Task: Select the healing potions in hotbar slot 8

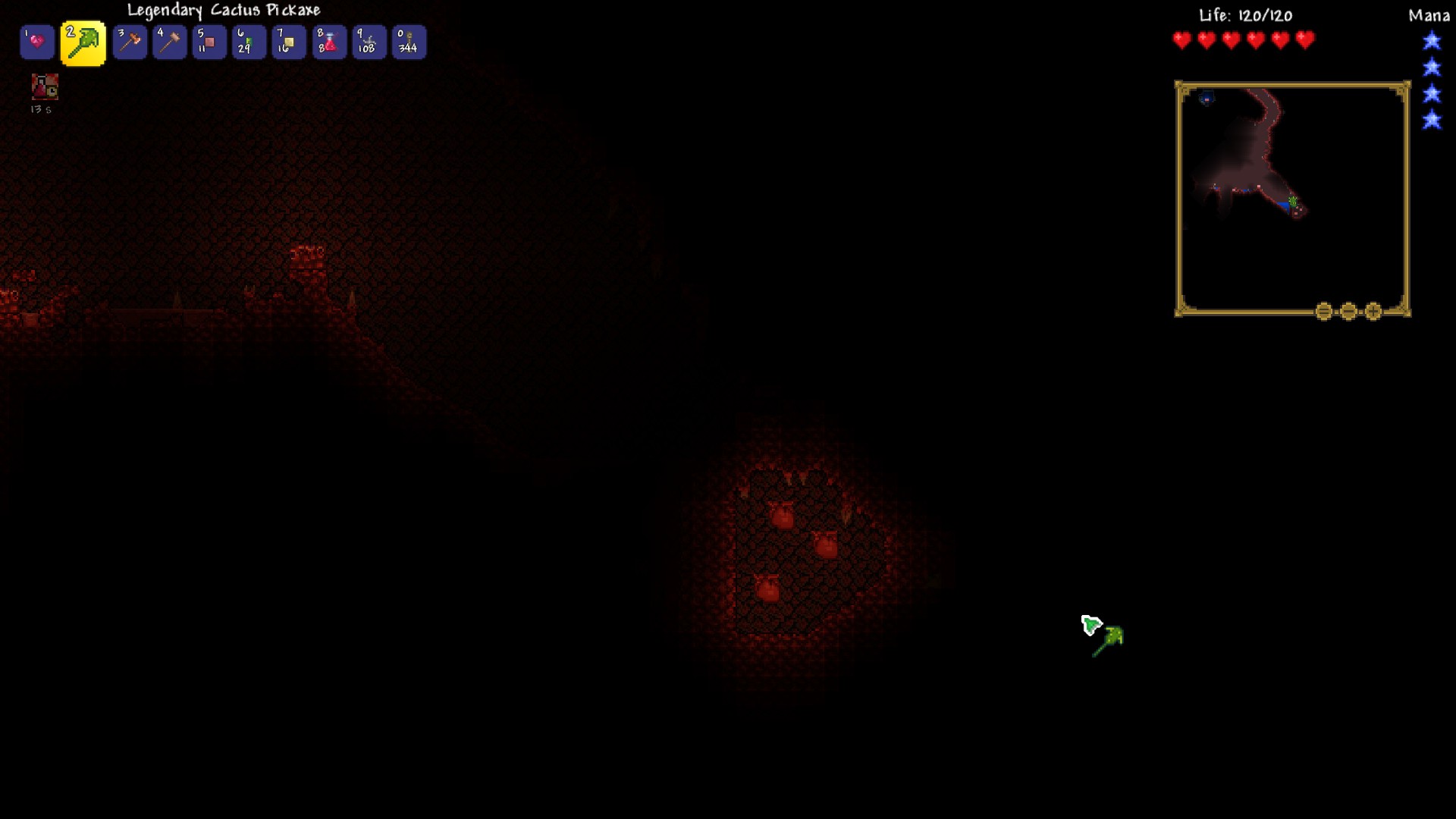Action: click(x=328, y=42)
